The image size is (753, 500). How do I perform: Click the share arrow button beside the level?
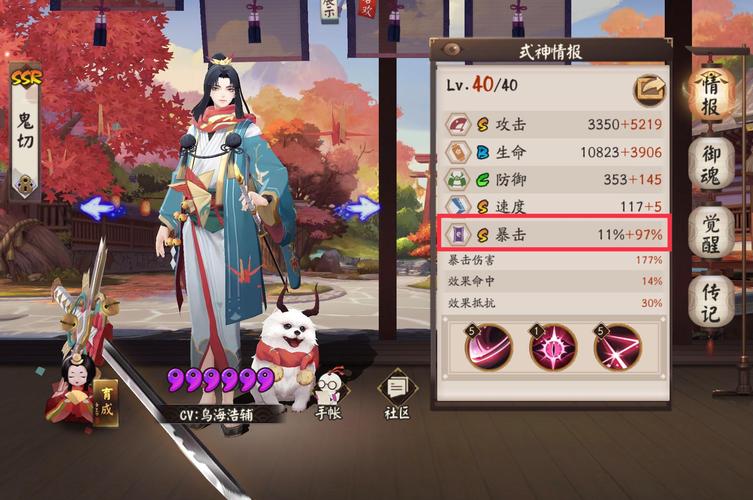(649, 90)
